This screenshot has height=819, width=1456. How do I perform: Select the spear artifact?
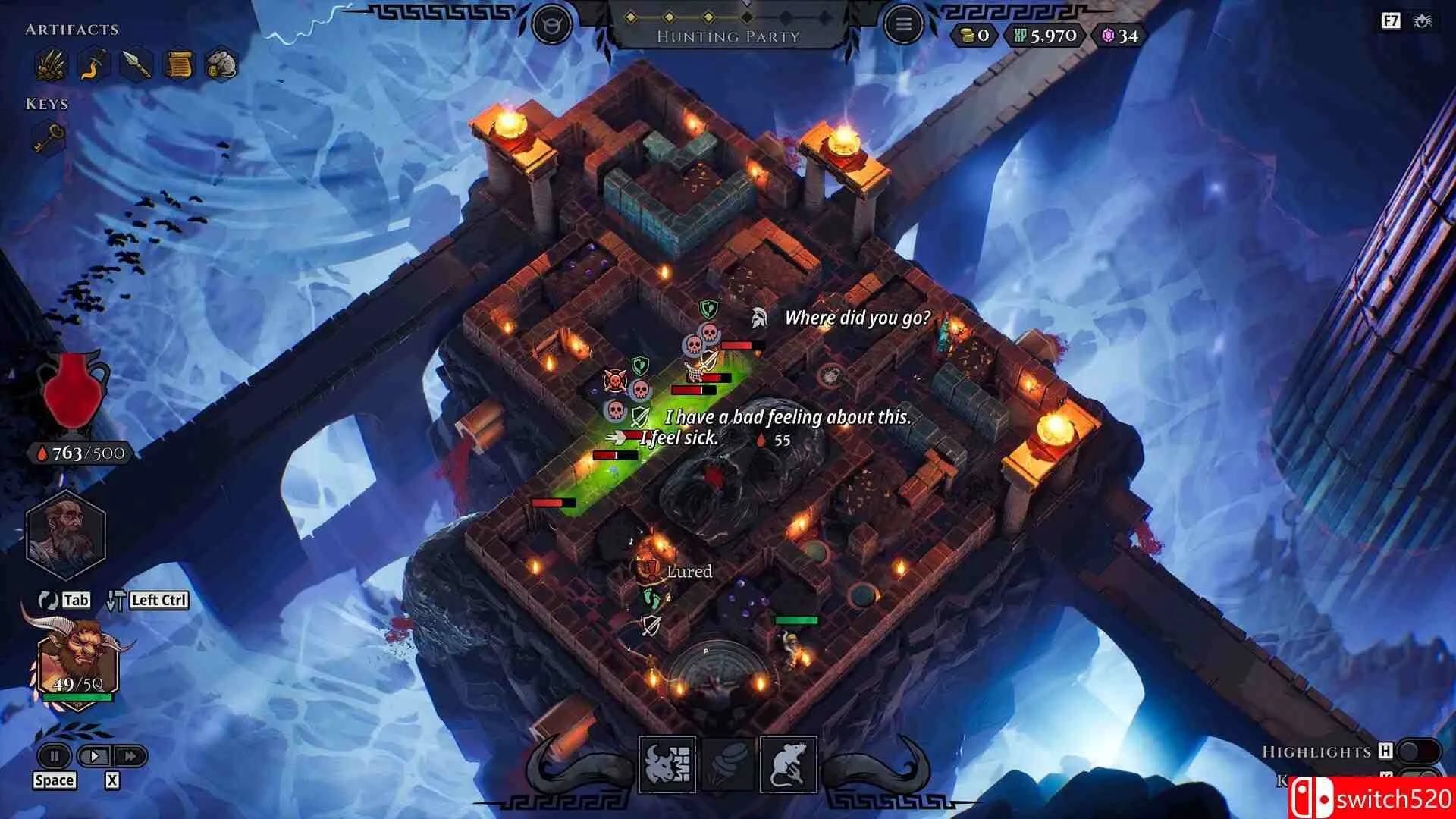point(136,65)
